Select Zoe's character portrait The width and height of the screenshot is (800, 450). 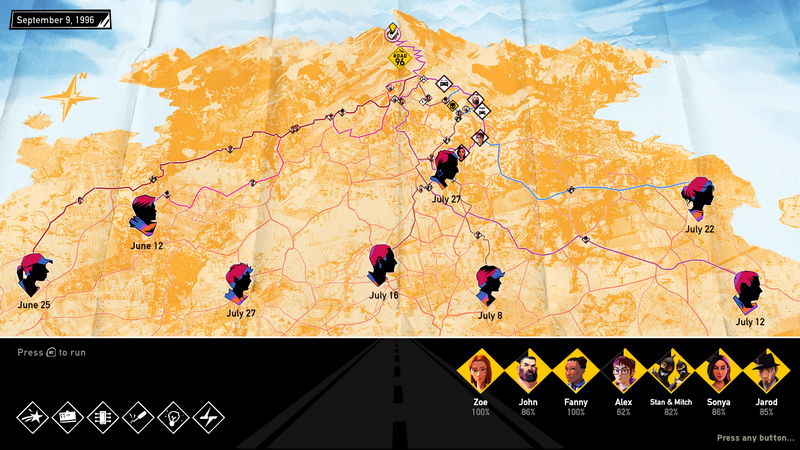click(480, 373)
